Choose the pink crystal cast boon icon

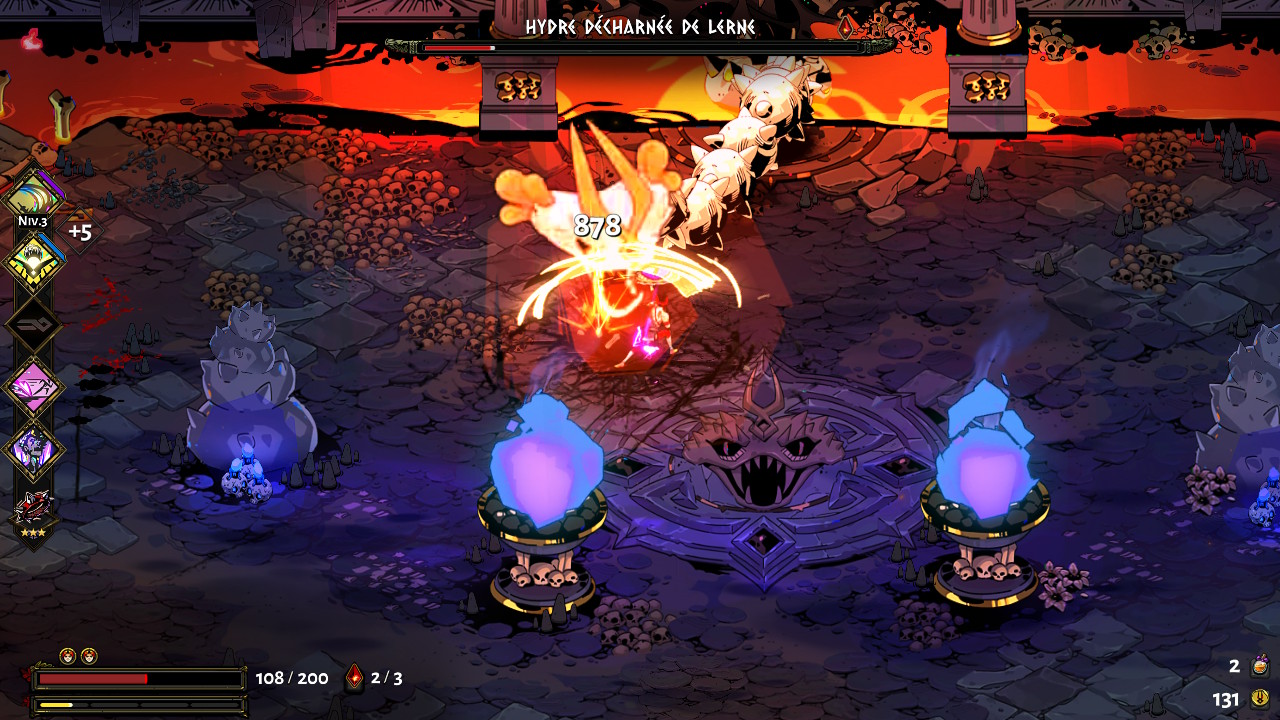35,387
